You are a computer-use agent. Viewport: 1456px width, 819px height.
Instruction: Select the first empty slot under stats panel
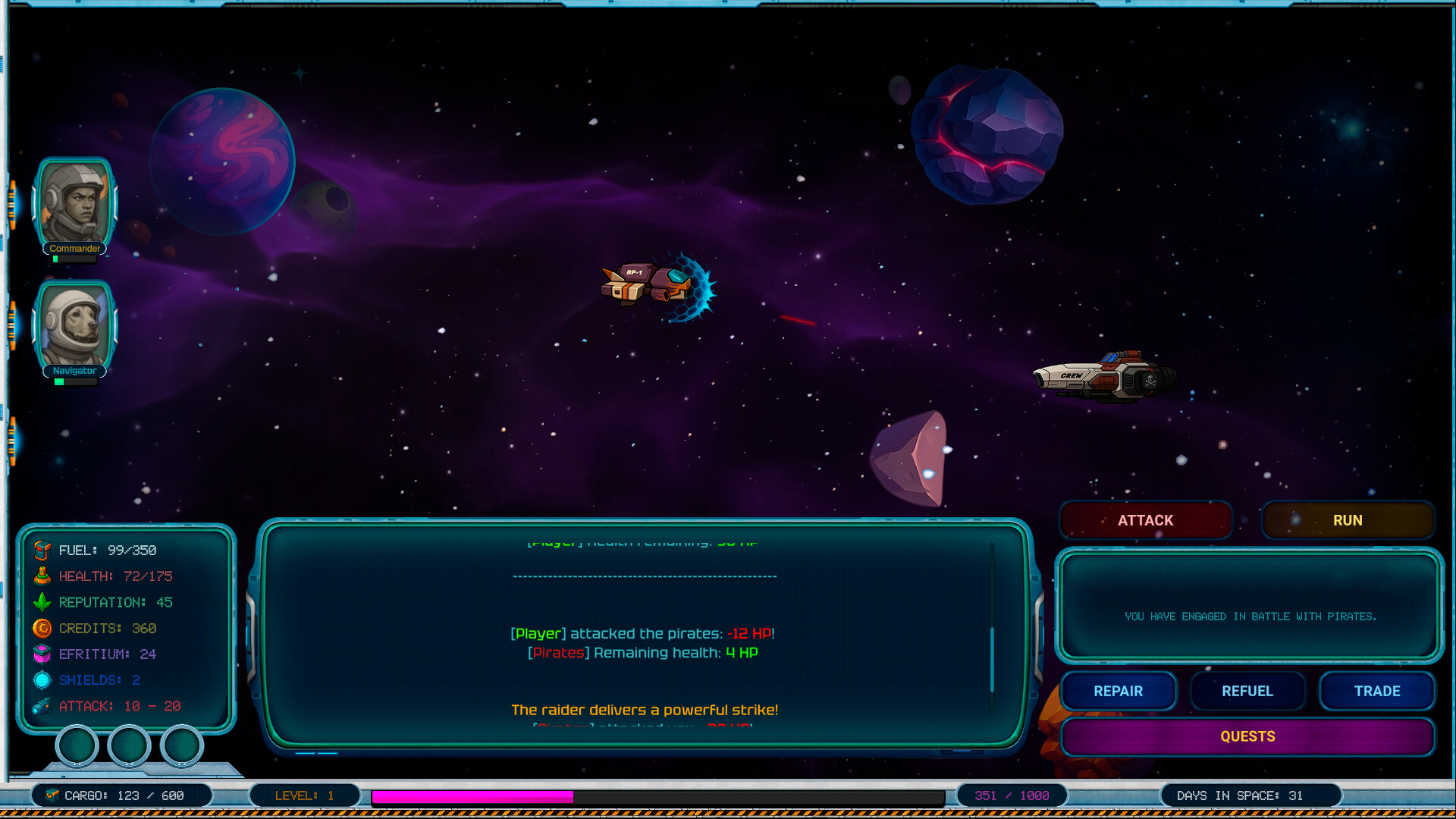[x=76, y=745]
